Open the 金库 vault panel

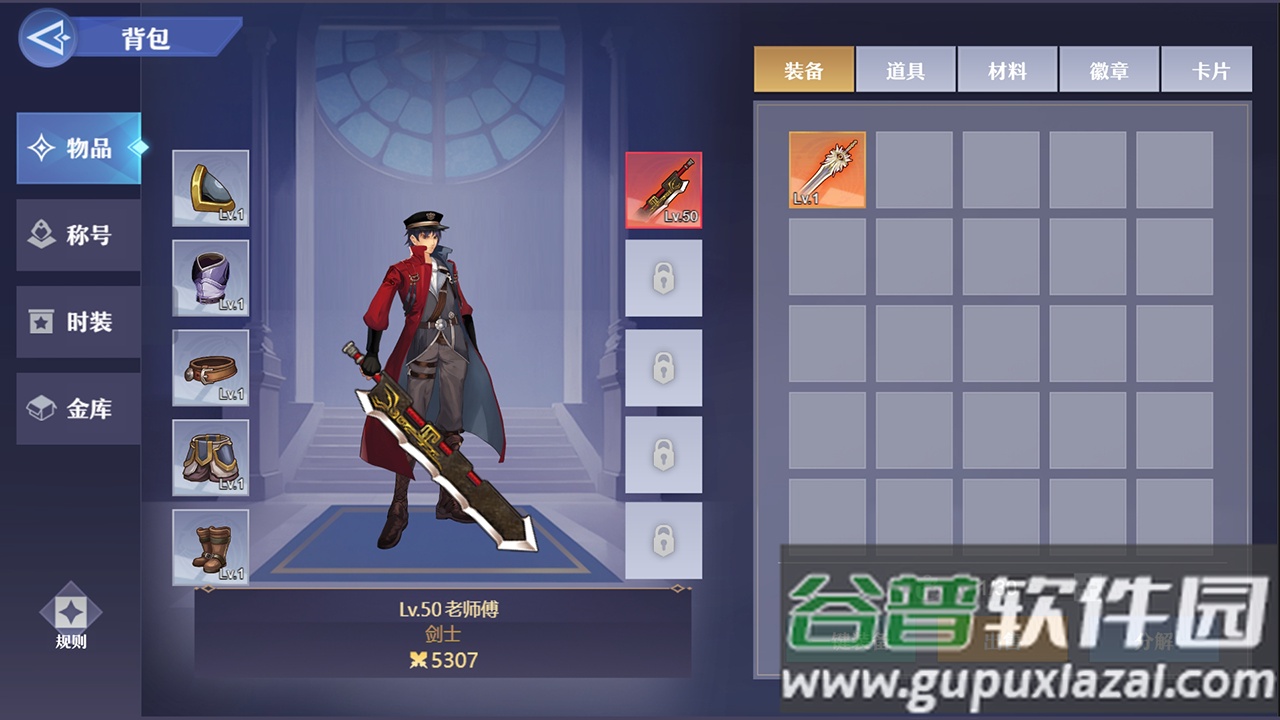78,409
